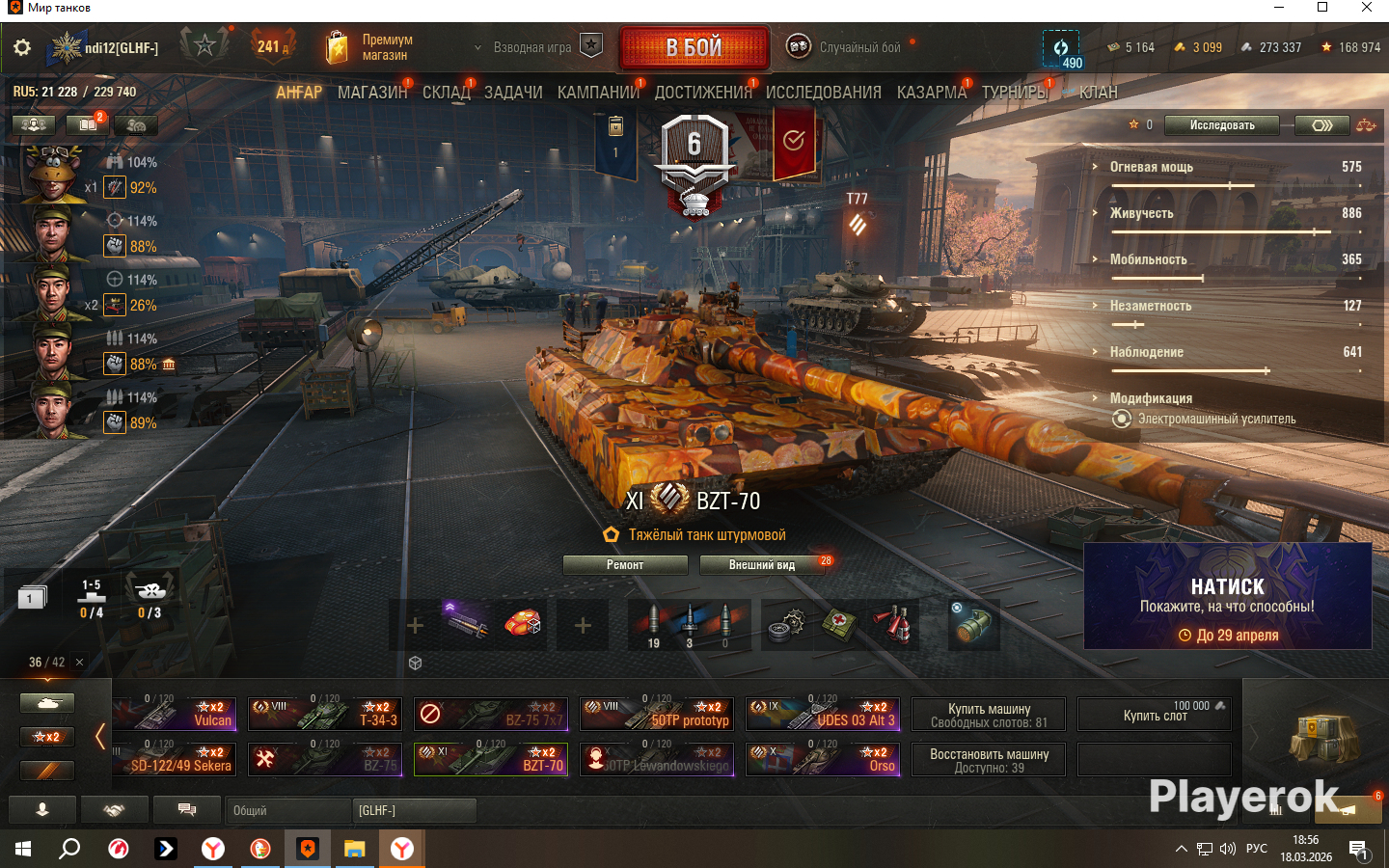The image size is (1389, 868).
Task: Open the НАТИСК event banner
Action: pyautogui.click(x=1227, y=596)
